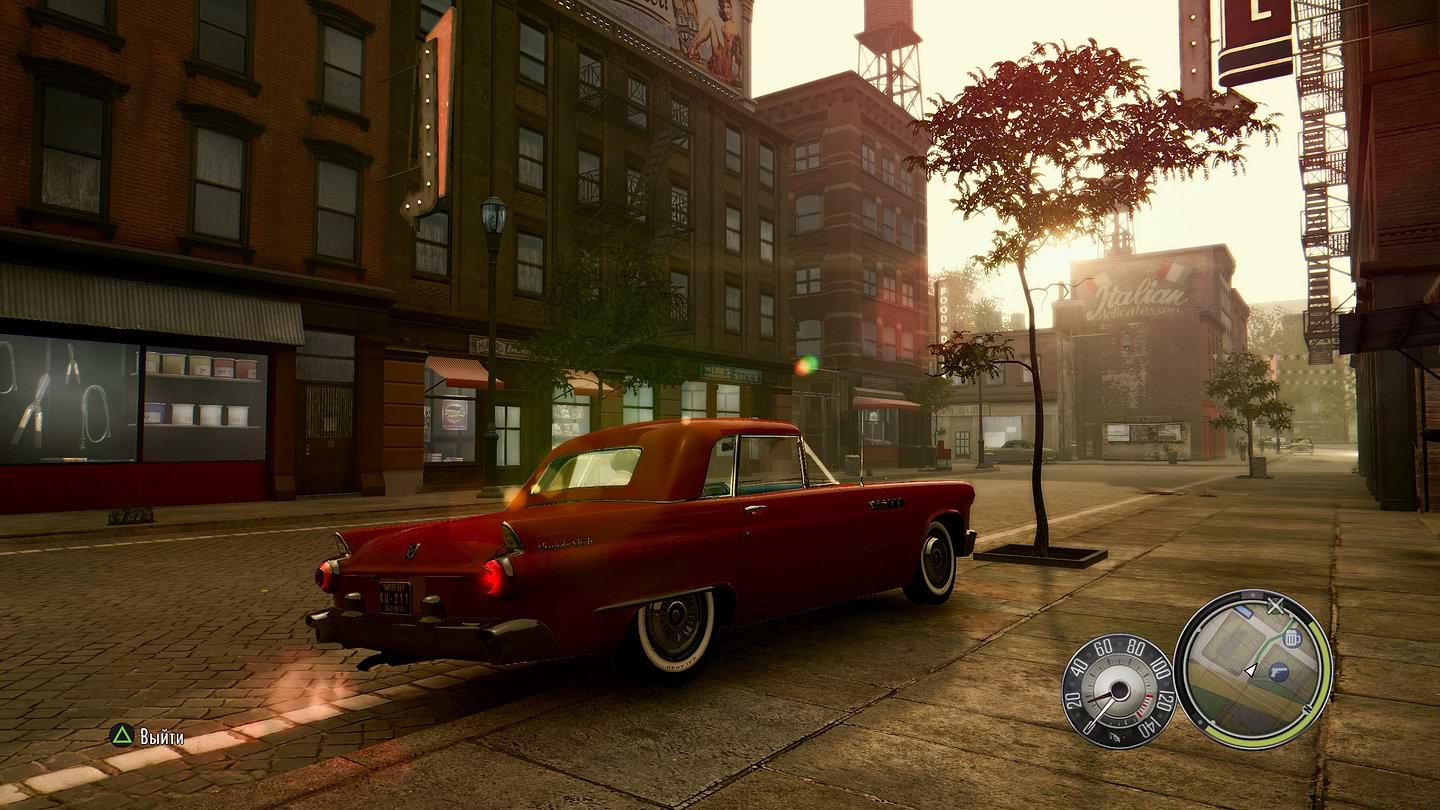
Task: Click the circular minimap
Action: (1252, 668)
